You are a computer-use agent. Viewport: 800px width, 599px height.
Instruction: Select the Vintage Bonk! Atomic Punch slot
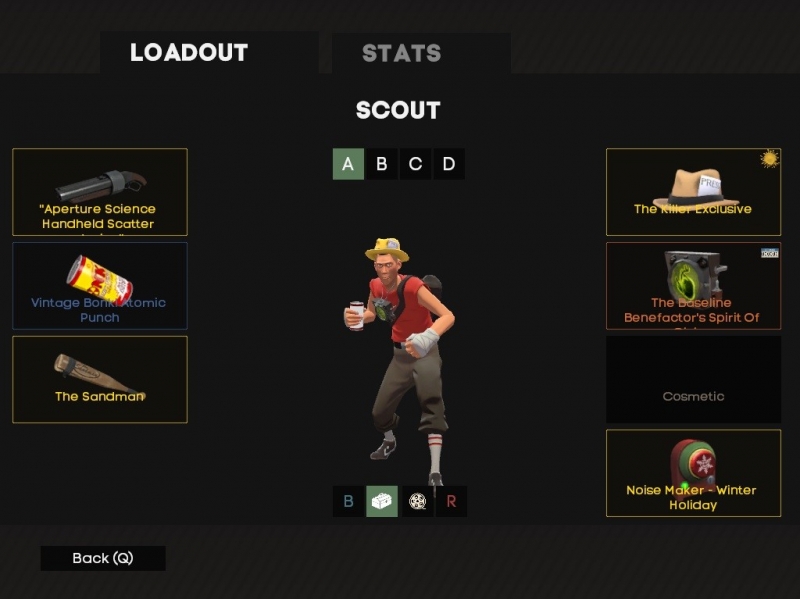[x=100, y=286]
